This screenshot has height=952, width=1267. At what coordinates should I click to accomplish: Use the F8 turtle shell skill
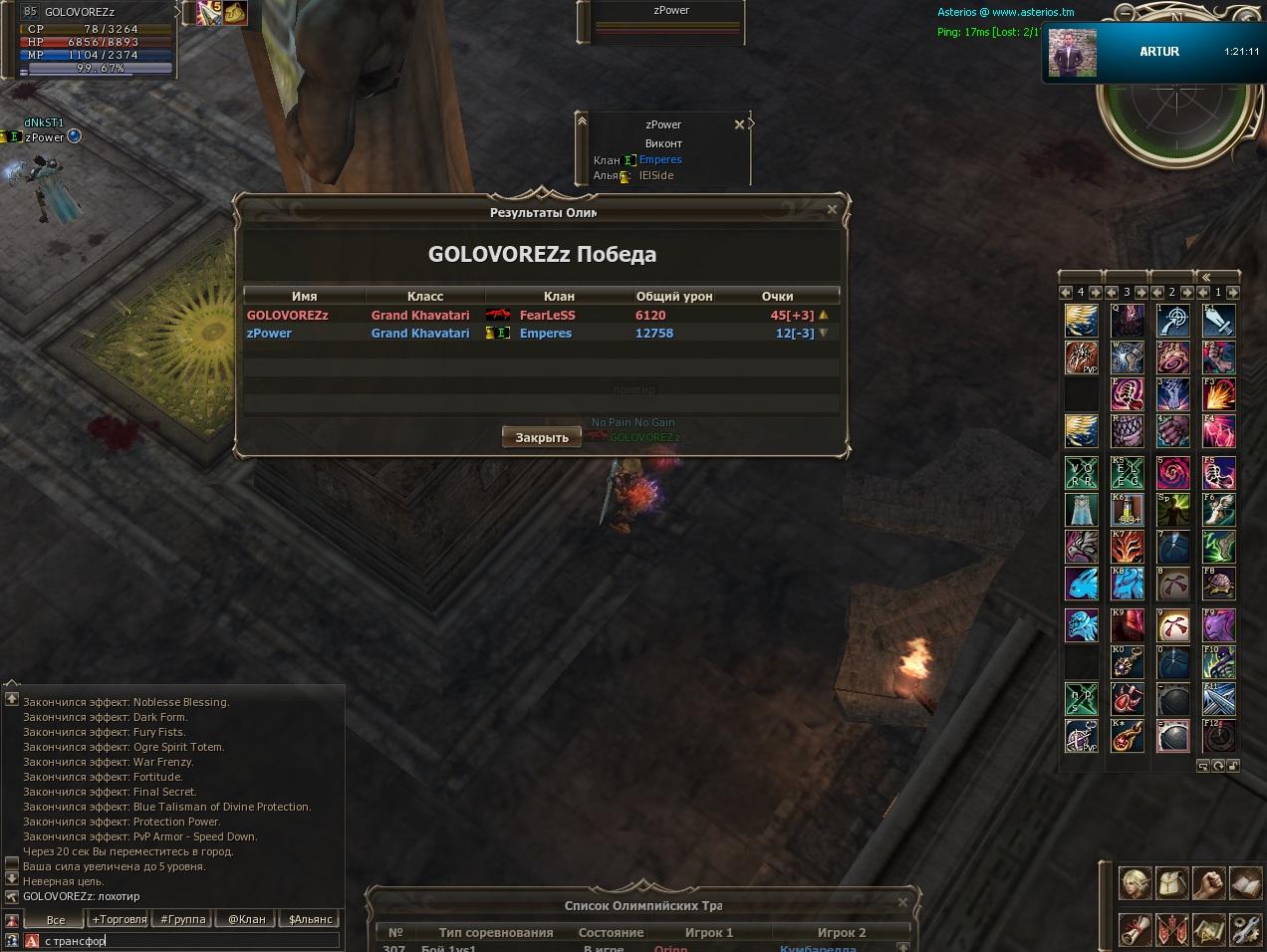pyautogui.click(x=1219, y=584)
